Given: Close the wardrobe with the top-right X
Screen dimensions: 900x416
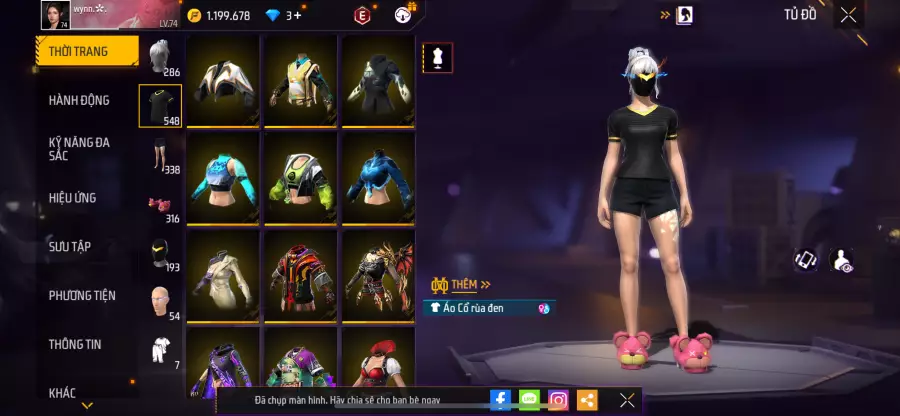Looking at the screenshot, I should click(x=848, y=15).
